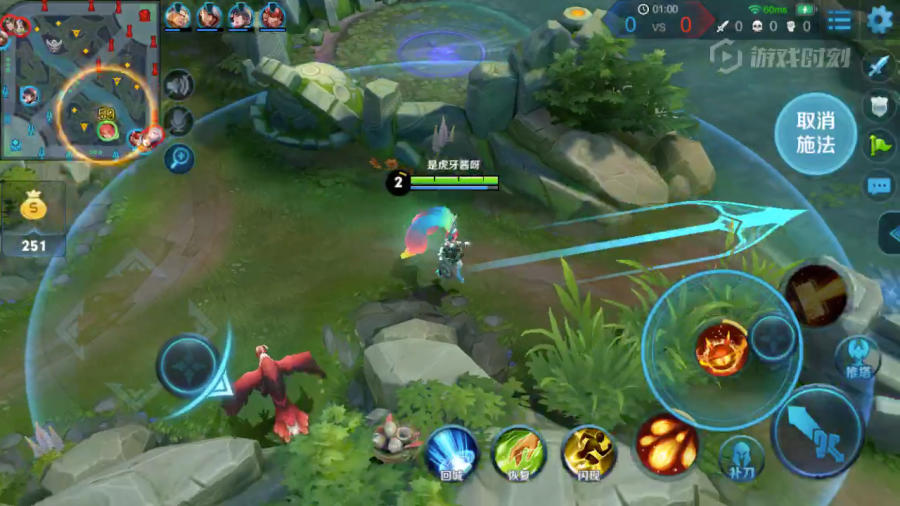The width and height of the screenshot is (900, 506).
Task: Open the chat bubble quick messages
Action: [x=878, y=185]
